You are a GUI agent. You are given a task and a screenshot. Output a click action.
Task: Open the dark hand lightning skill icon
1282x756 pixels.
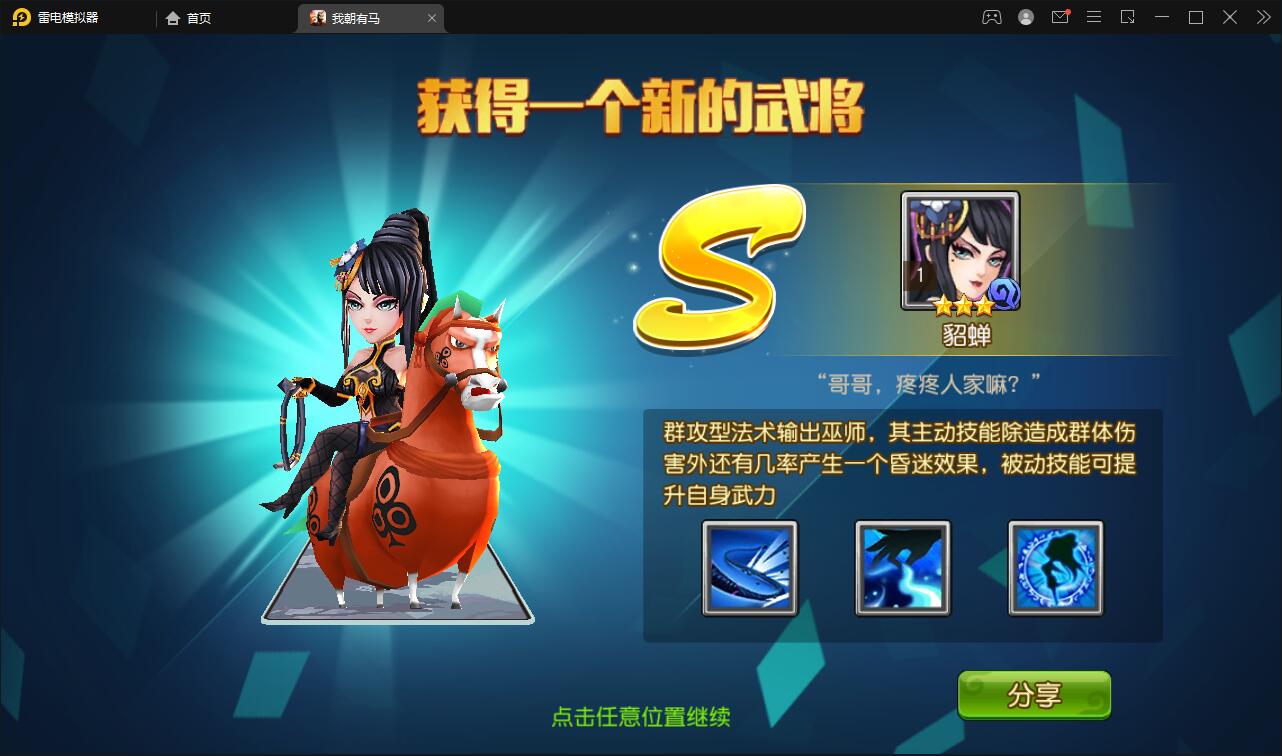tap(901, 568)
